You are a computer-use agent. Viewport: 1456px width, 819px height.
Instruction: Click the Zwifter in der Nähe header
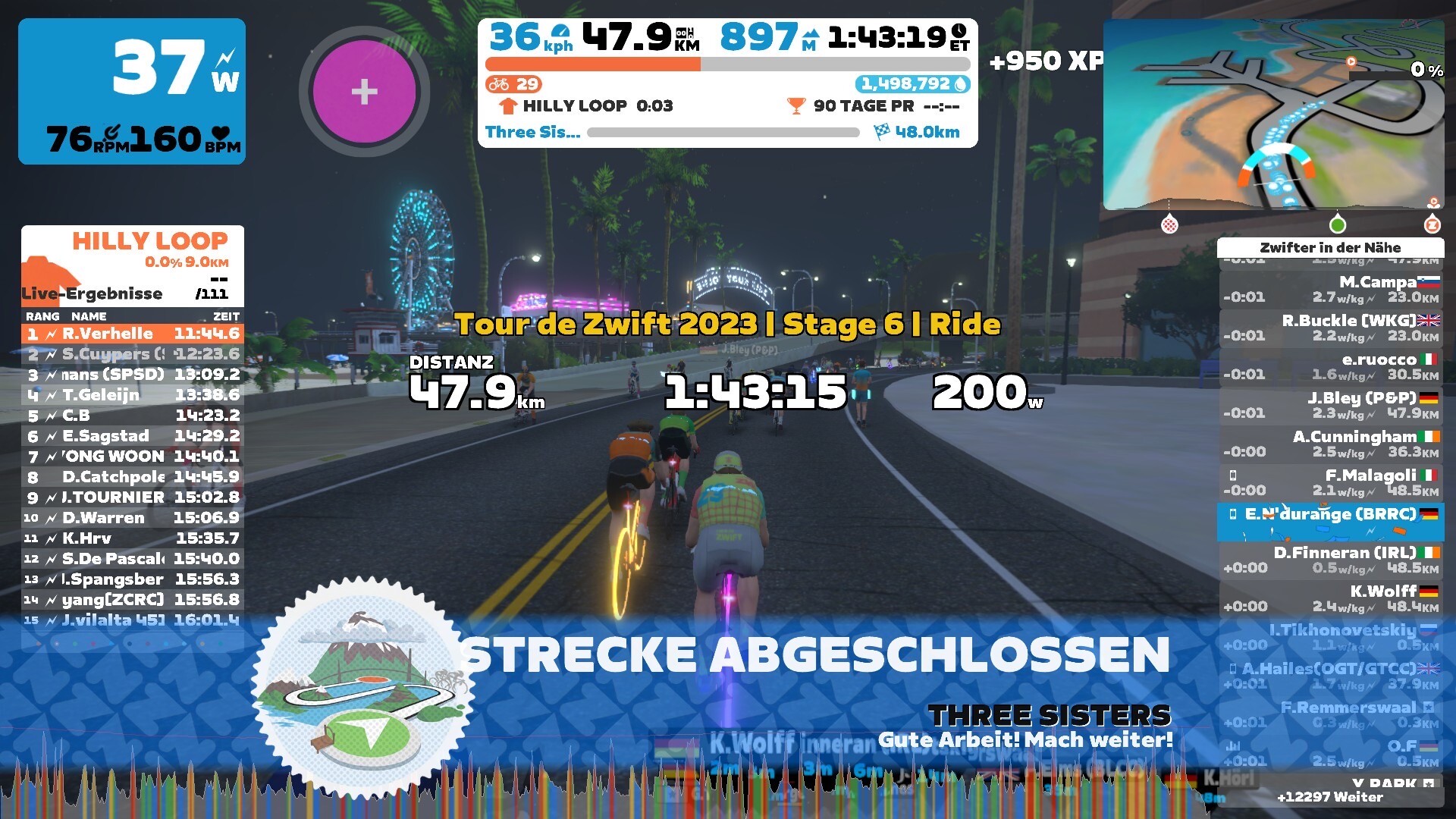click(x=1330, y=248)
